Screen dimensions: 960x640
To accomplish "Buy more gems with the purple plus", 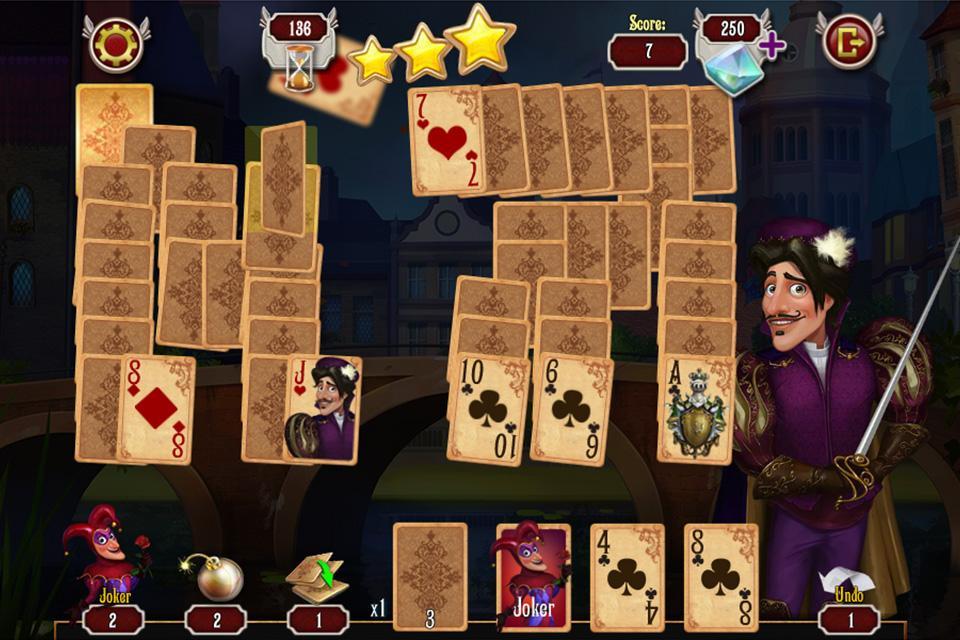I will tap(771, 45).
